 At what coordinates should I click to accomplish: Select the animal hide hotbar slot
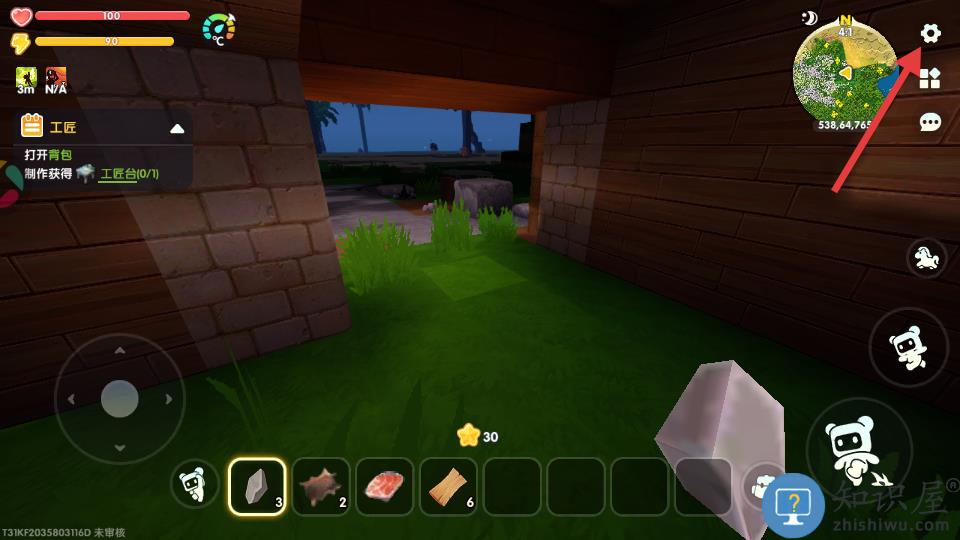click(x=321, y=487)
